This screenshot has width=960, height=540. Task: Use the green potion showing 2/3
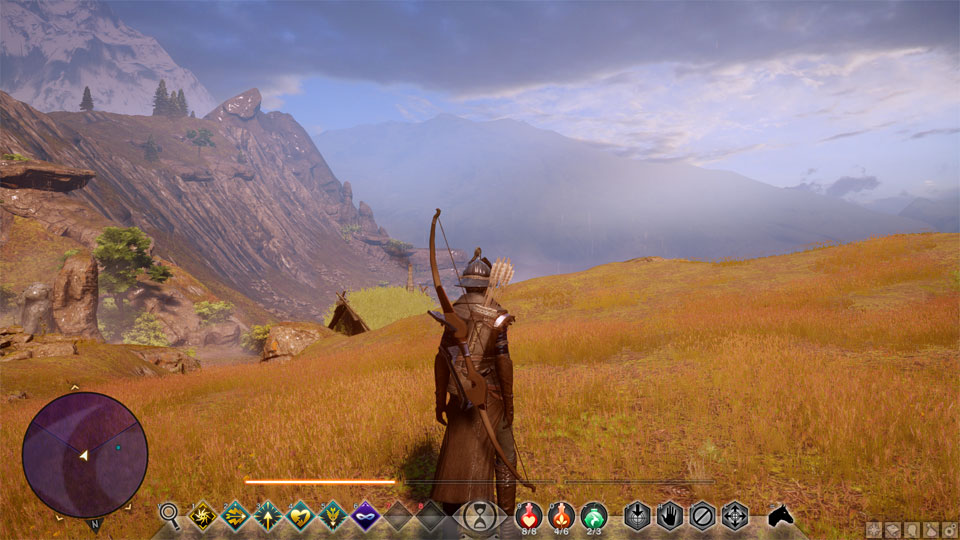[x=594, y=514]
